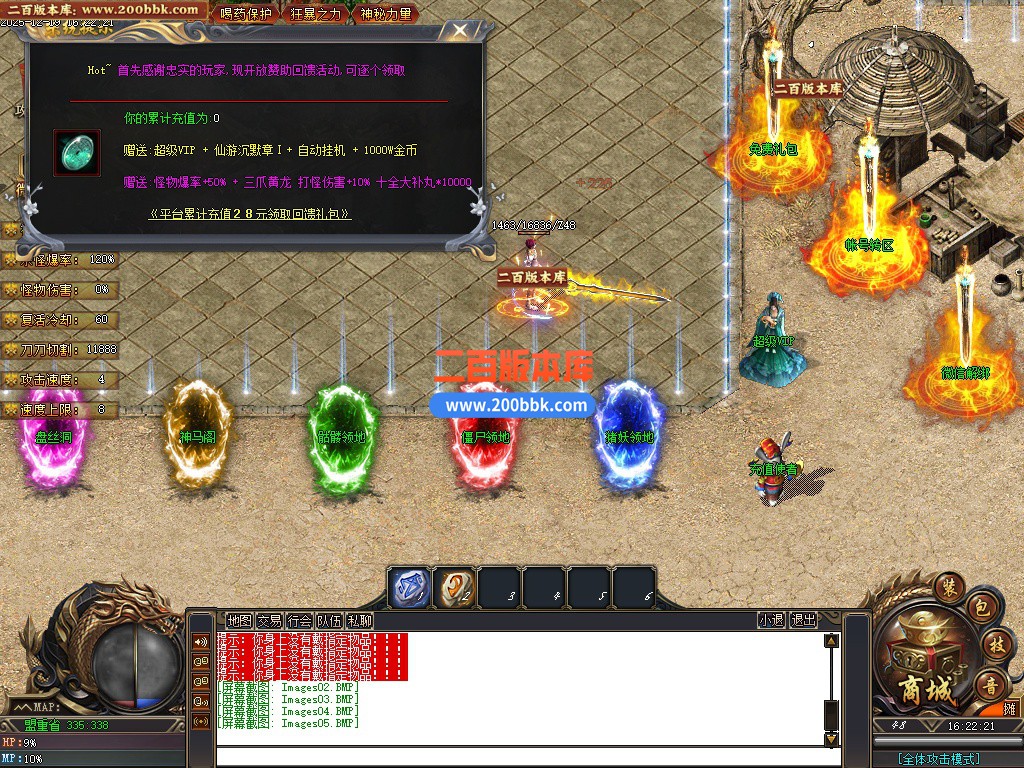Toggle the 全体攻击模式 attack mode label
The width and height of the screenshot is (1024, 768).
[938, 759]
